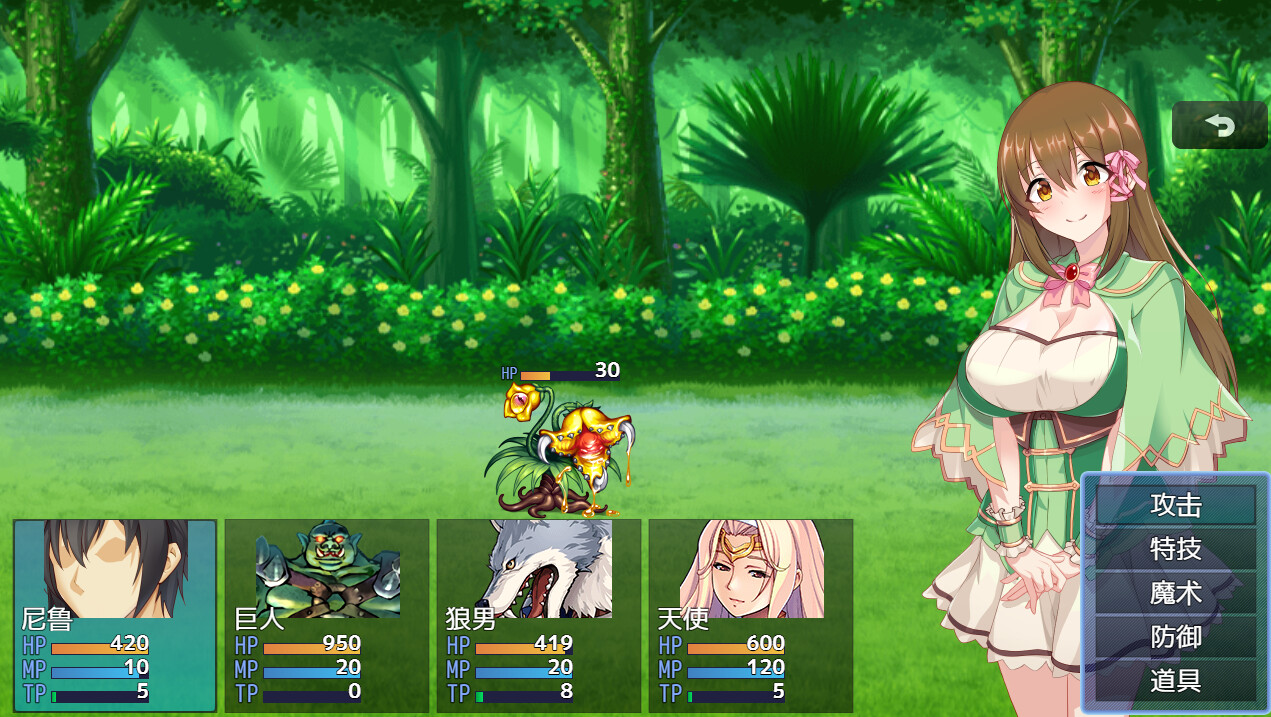Viewport: 1271px width, 717px height.
Task: Select the 魔术 magic command
Action: click(x=1175, y=593)
